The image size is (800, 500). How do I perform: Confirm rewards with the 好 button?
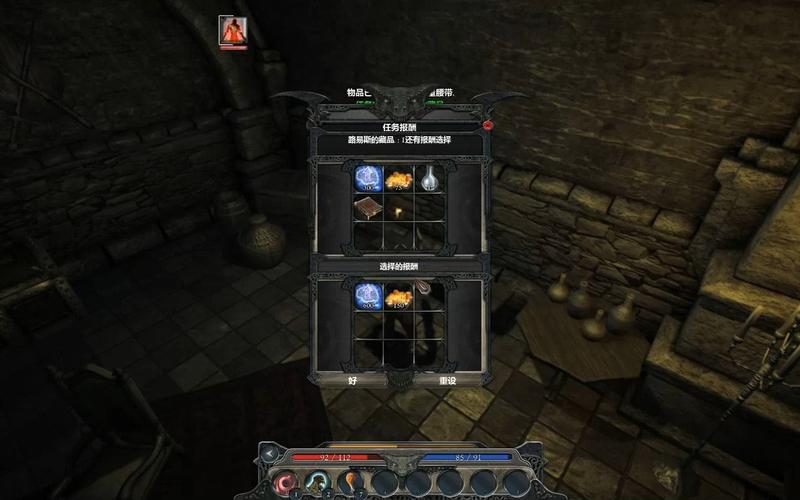coord(351,380)
